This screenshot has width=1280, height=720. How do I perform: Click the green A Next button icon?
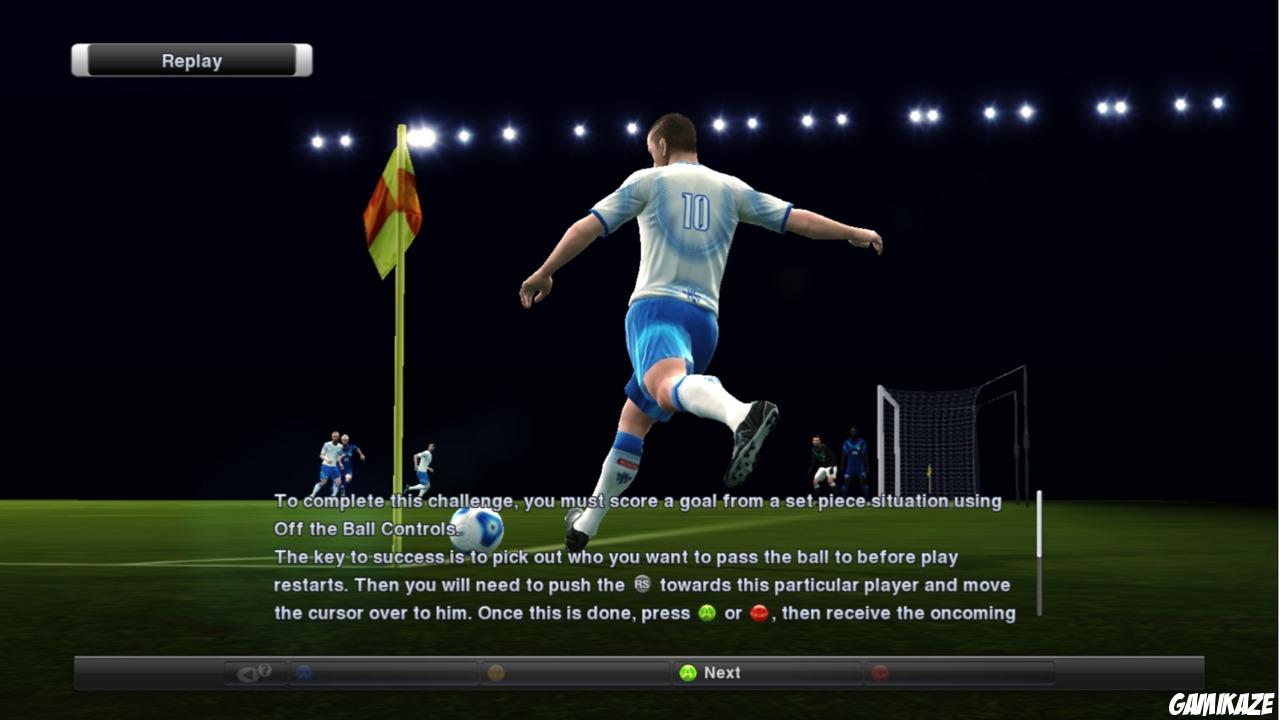(689, 673)
